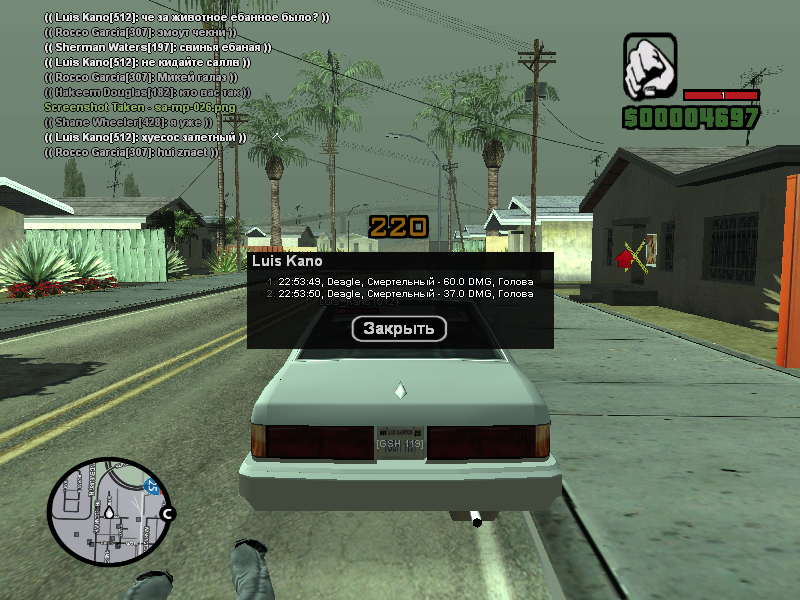Click the fist weapon icon

651,63
